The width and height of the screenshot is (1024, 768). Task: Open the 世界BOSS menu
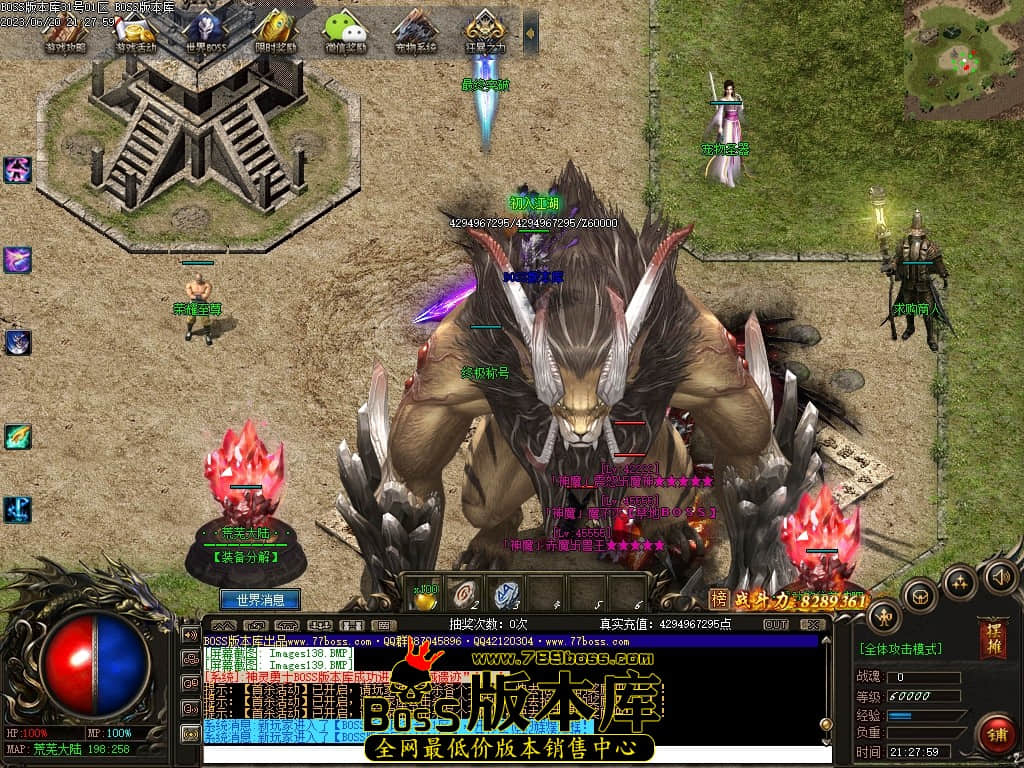pyautogui.click(x=206, y=31)
